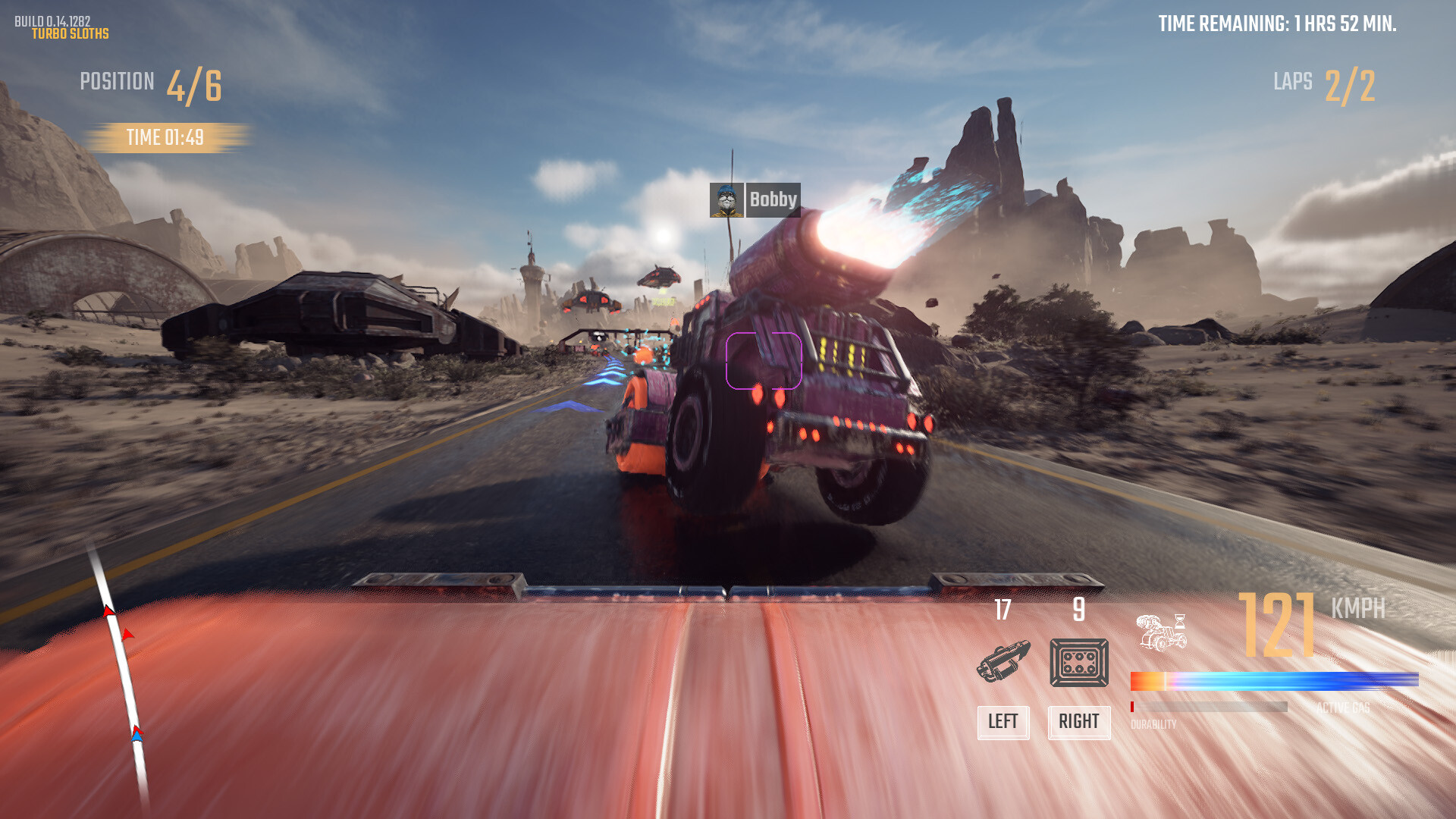The height and width of the screenshot is (819, 1456).
Task: Toggle the LEFT weapon slot
Action: tap(1003, 723)
